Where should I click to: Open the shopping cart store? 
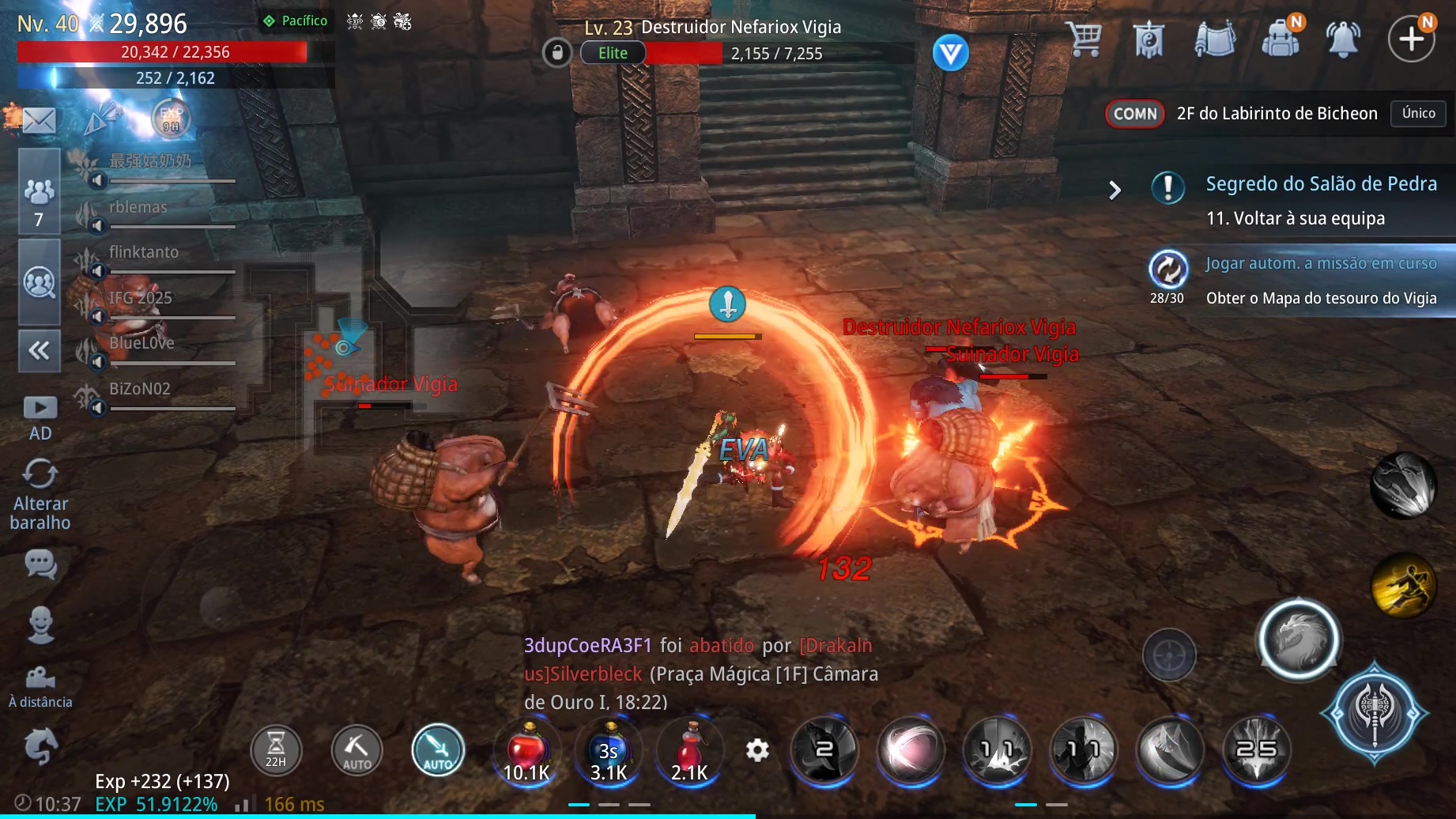pyautogui.click(x=1084, y=38)
